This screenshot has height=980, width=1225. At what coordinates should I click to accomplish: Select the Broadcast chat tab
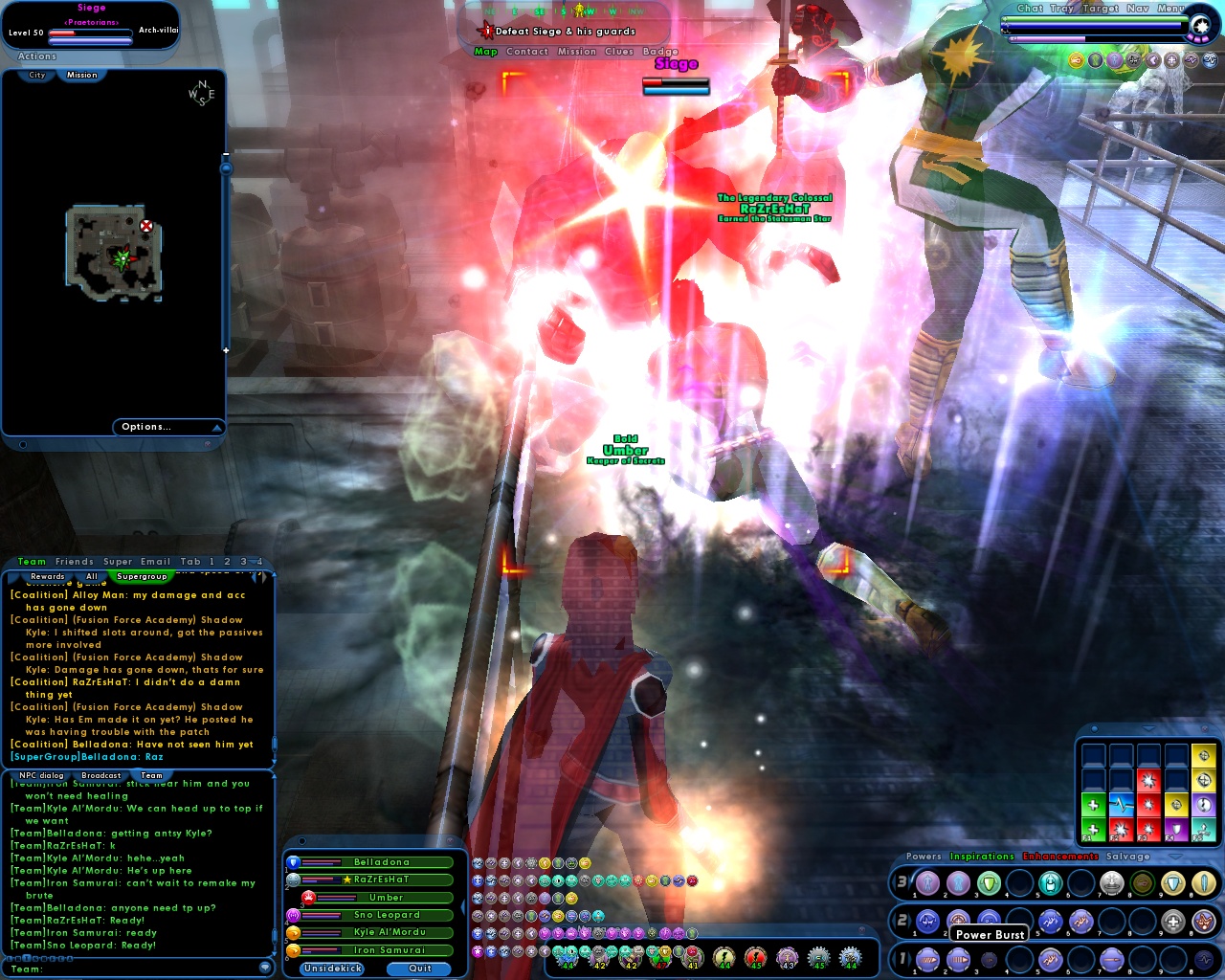click(100, 775)
